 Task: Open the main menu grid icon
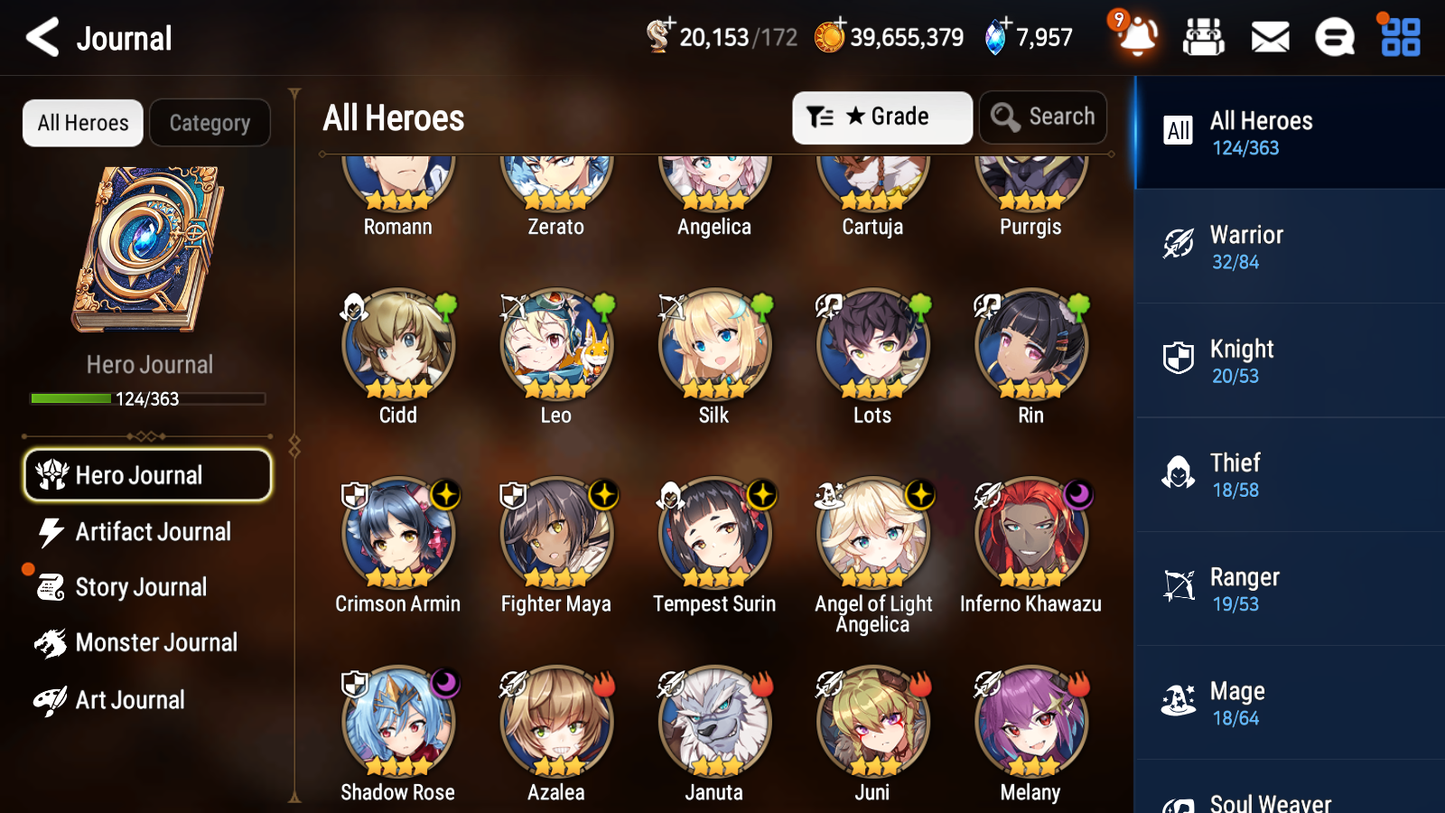tap(1399, 36)
